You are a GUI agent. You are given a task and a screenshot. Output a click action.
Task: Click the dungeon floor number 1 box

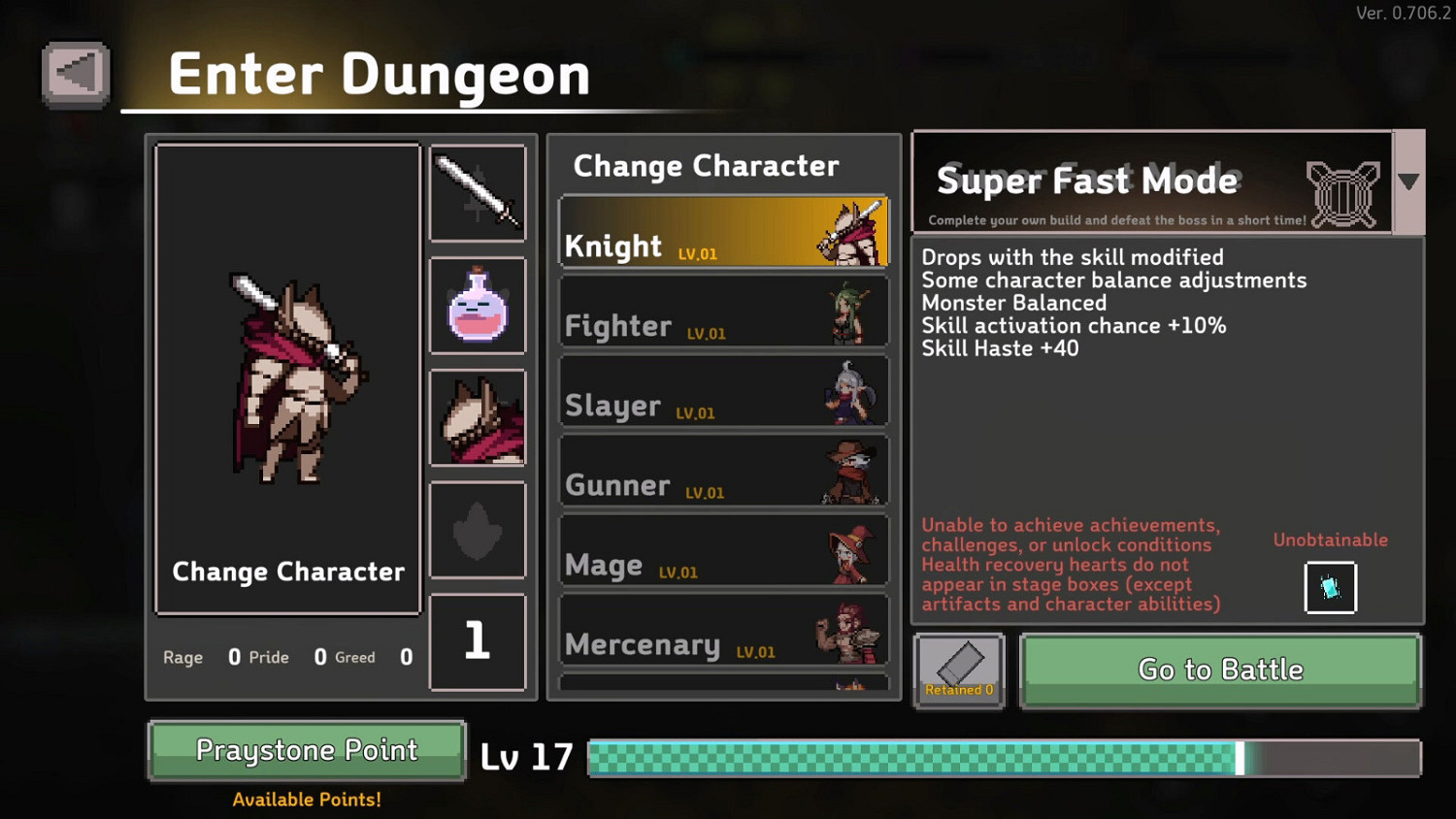pos(478,641)
